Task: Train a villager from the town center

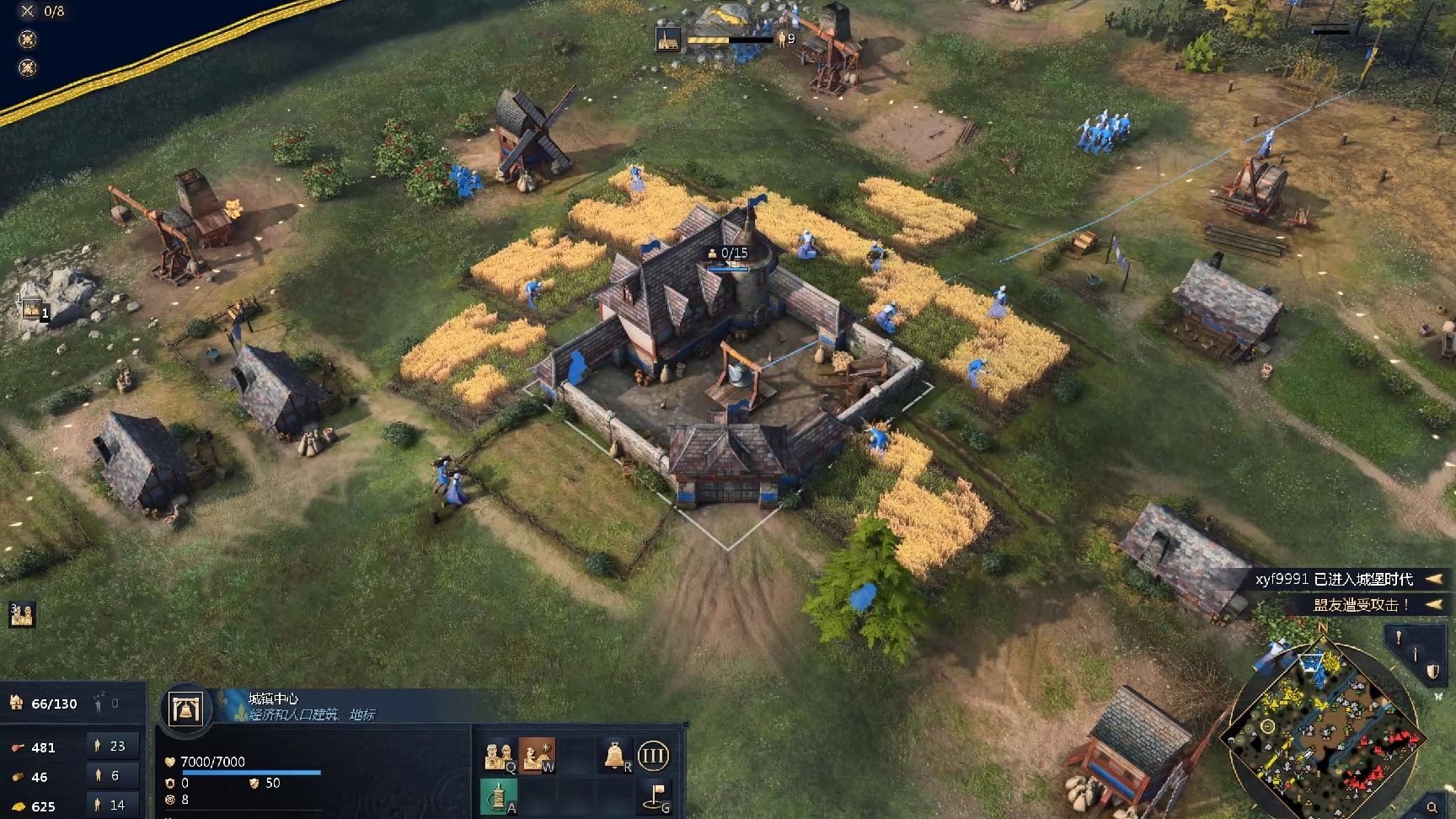Action: pos(498,756)
